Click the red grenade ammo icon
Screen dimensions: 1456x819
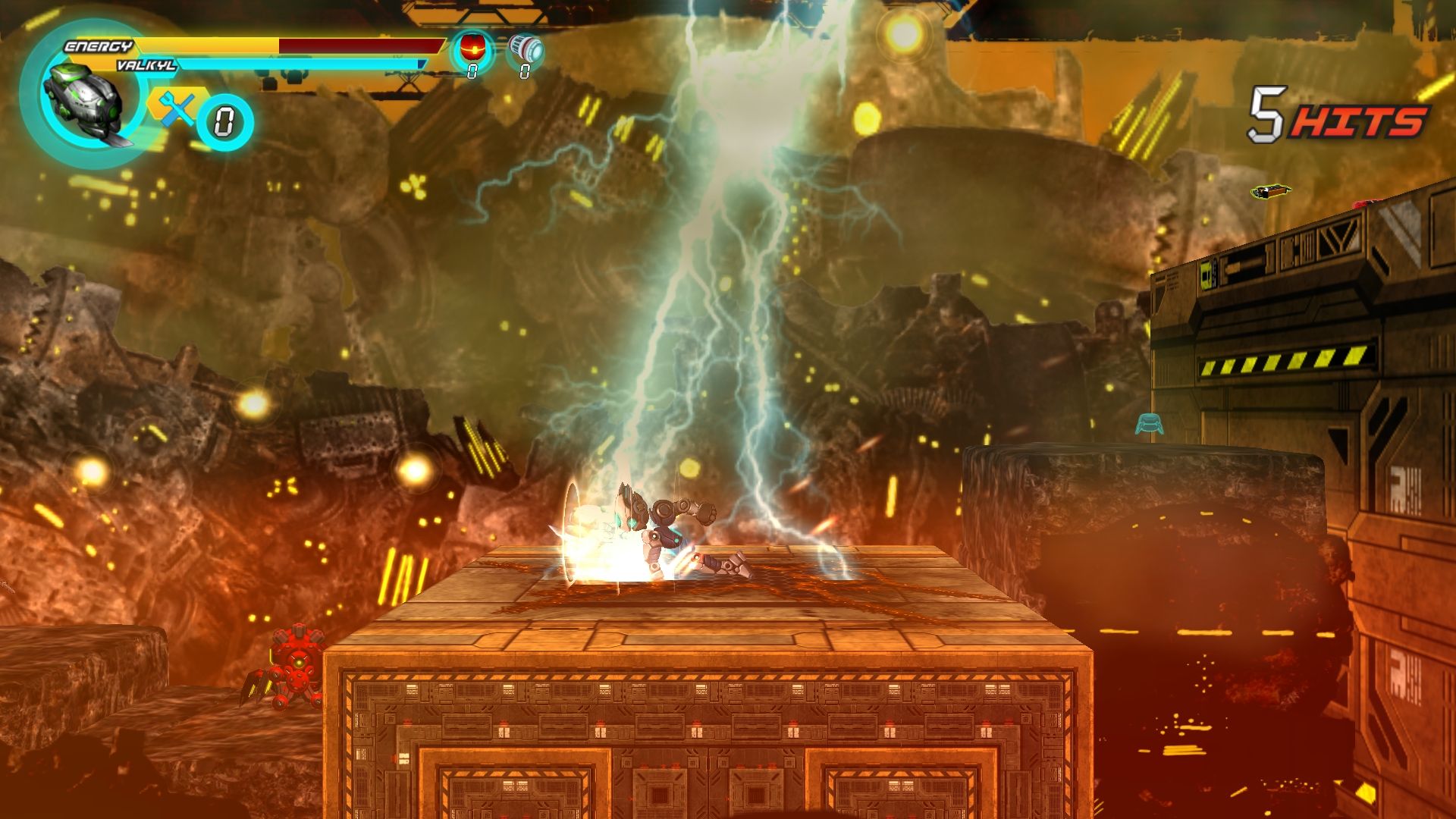(x=472, y=47)
